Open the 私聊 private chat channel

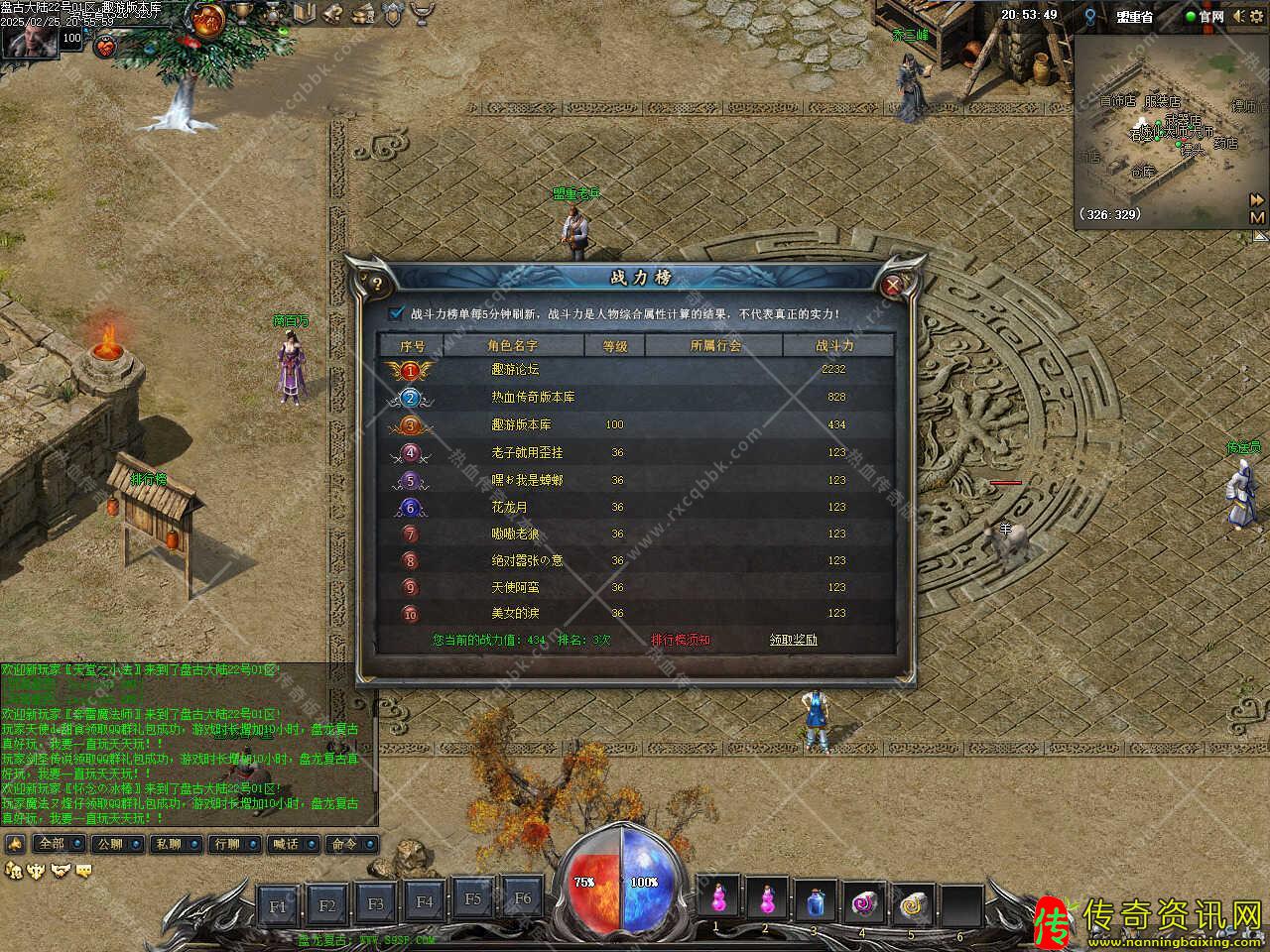coord(168,844)
